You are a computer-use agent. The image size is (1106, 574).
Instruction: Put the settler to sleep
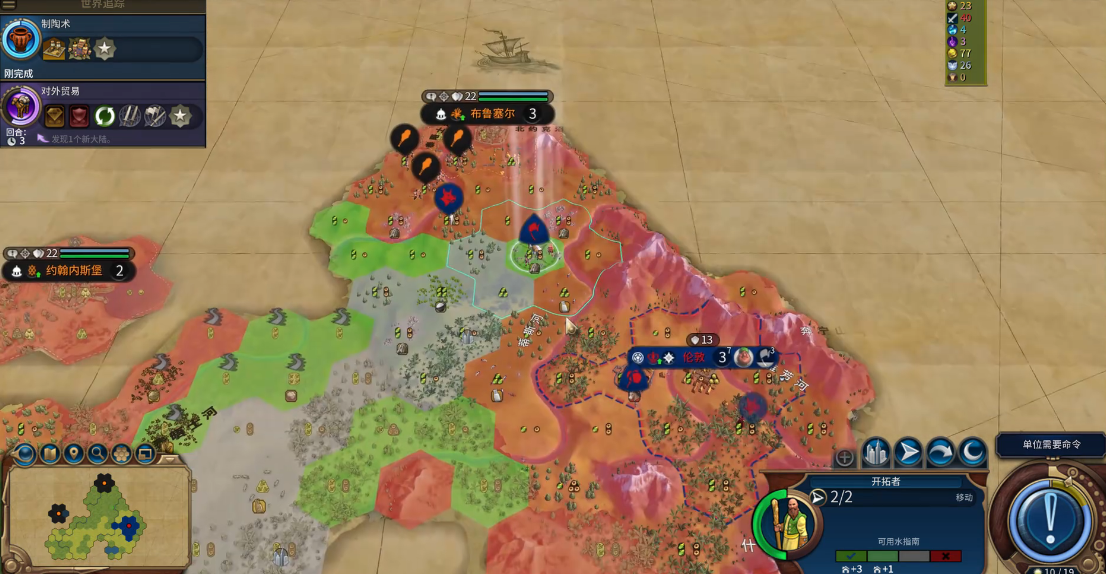(972, 454)
